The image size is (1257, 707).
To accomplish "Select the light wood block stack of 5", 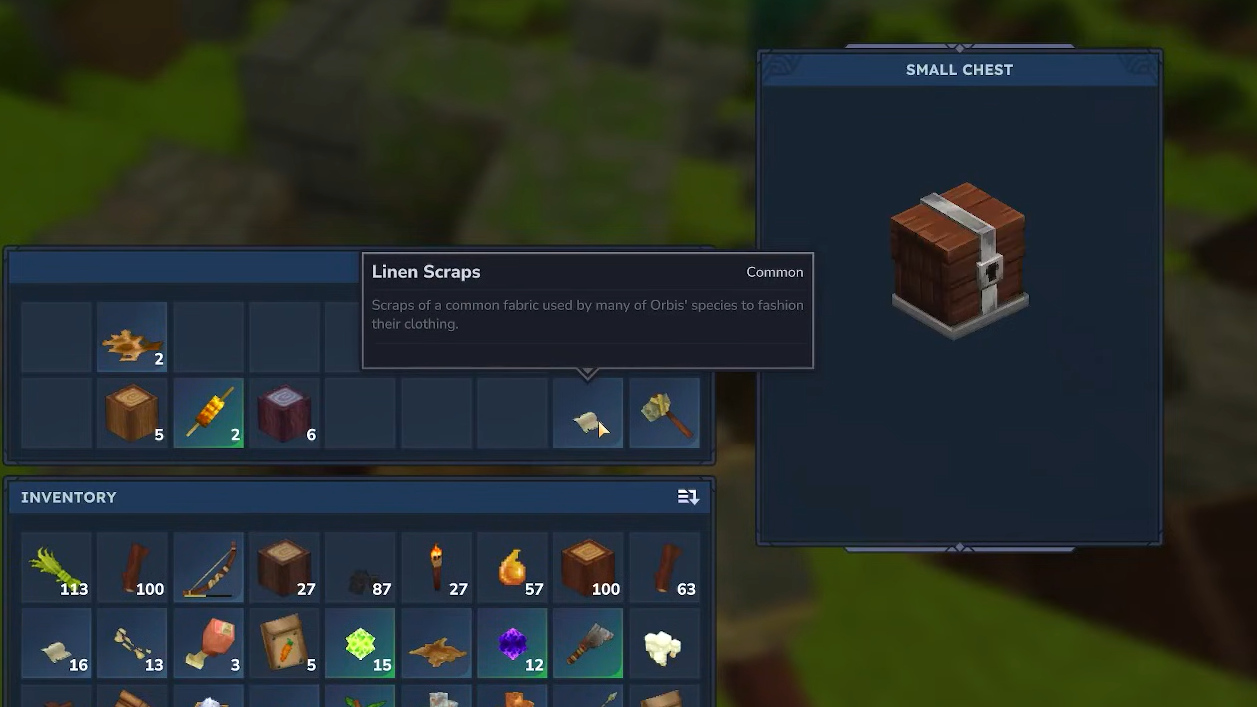I will click(132, 413).
